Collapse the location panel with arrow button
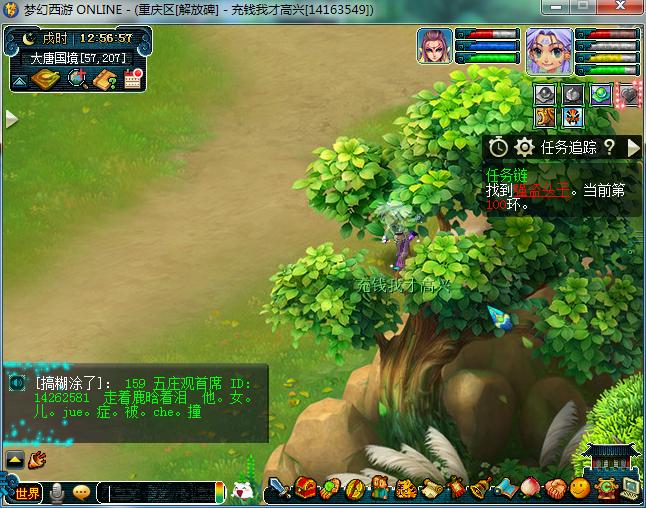This screenshot has width=646, height=508. point(17,81)
